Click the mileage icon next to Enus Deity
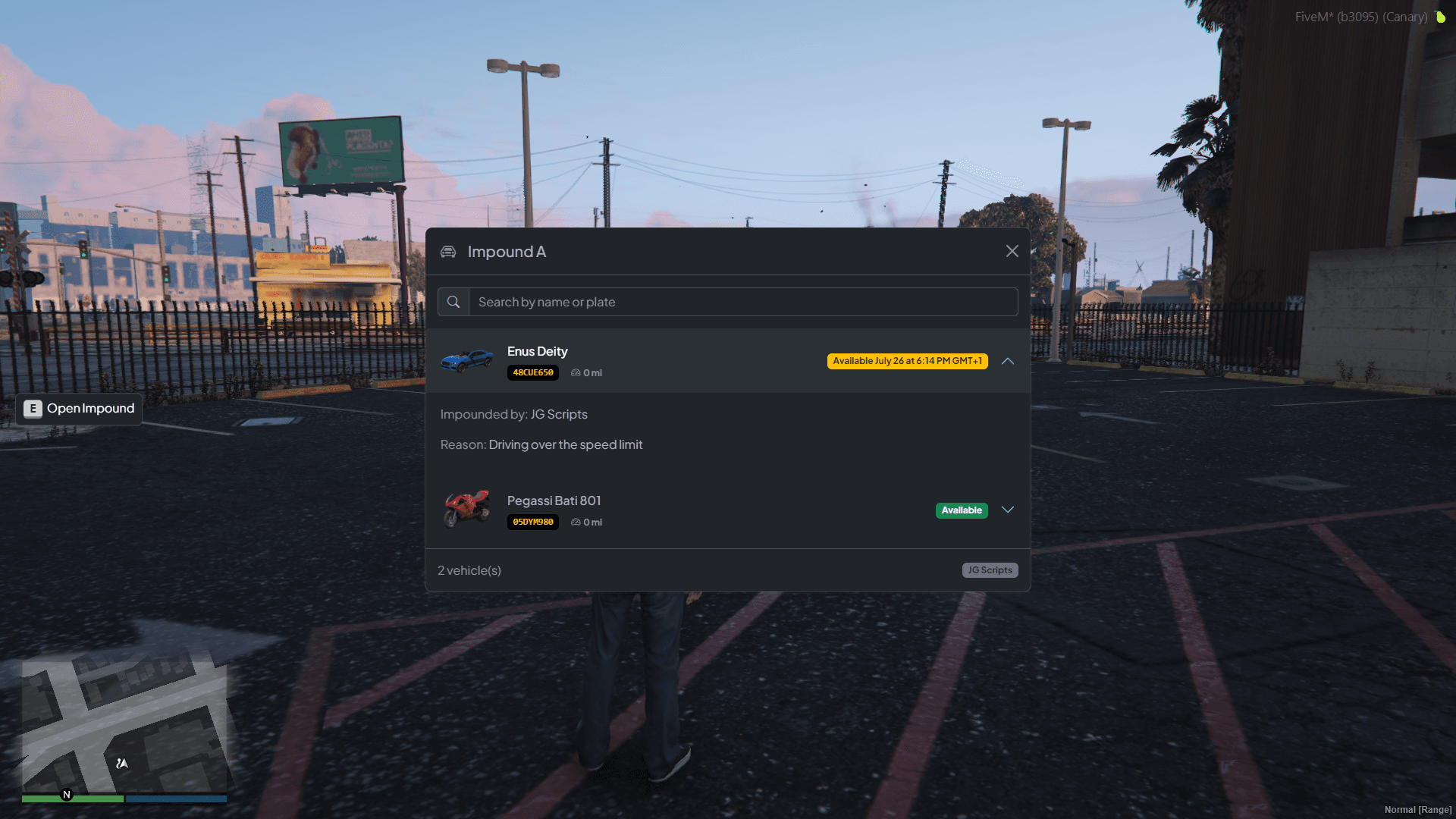 click(x=574, y=372)
